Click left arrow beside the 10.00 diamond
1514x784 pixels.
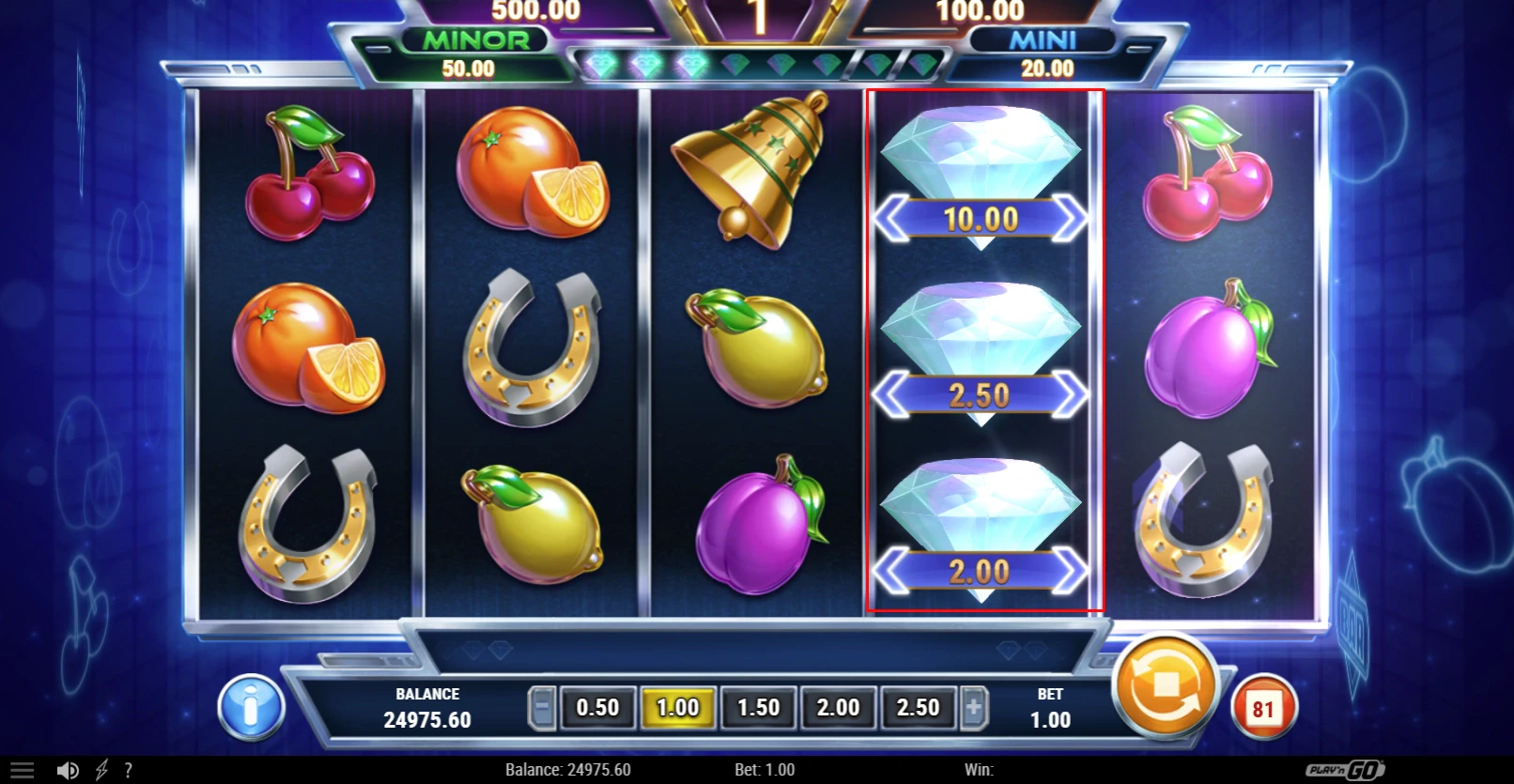[891, 220]
